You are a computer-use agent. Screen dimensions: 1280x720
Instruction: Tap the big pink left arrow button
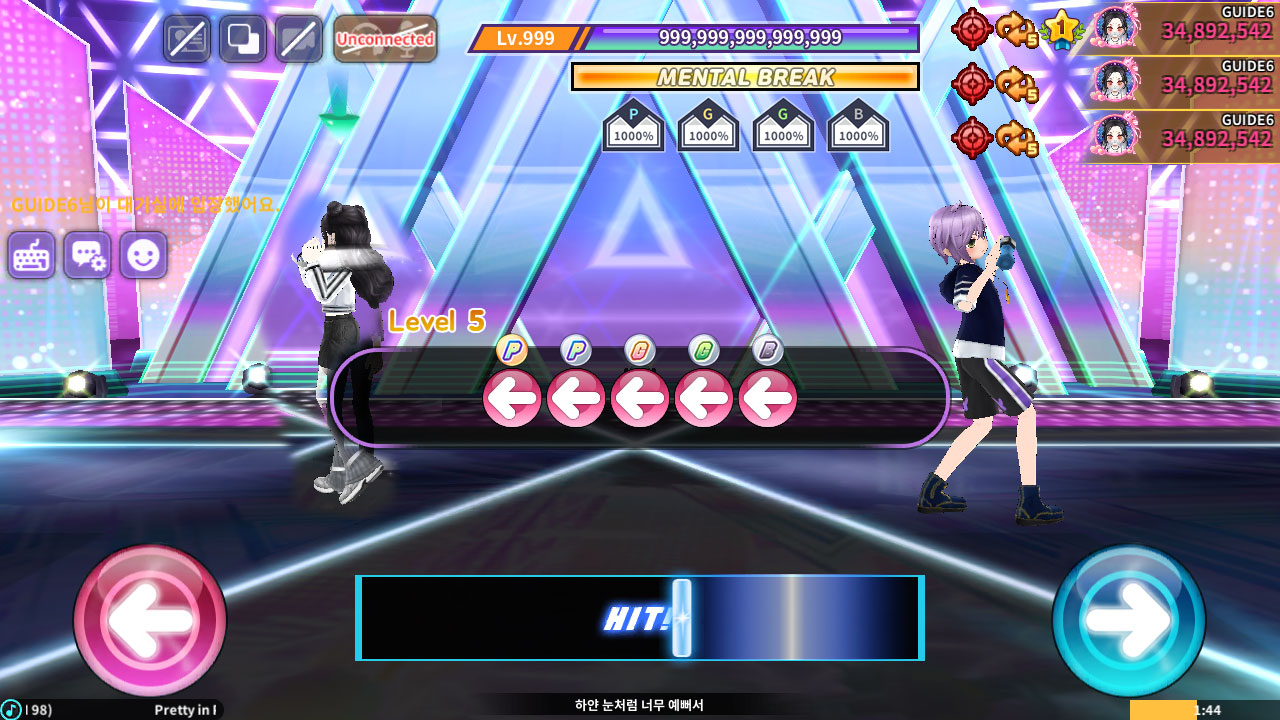click(x=150, y=620)
